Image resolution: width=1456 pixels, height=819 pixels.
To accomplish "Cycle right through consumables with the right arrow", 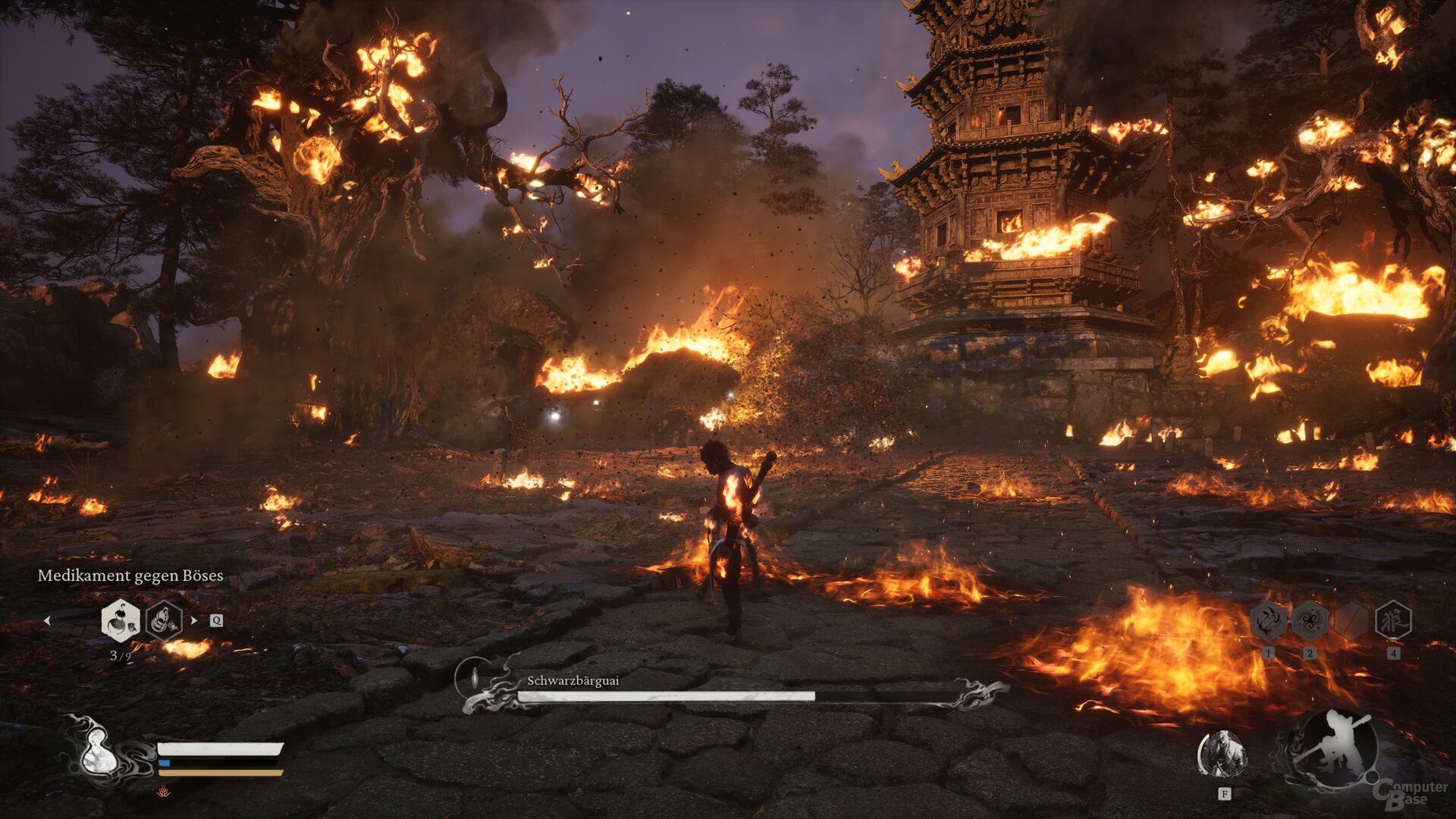I will [193, 620].
